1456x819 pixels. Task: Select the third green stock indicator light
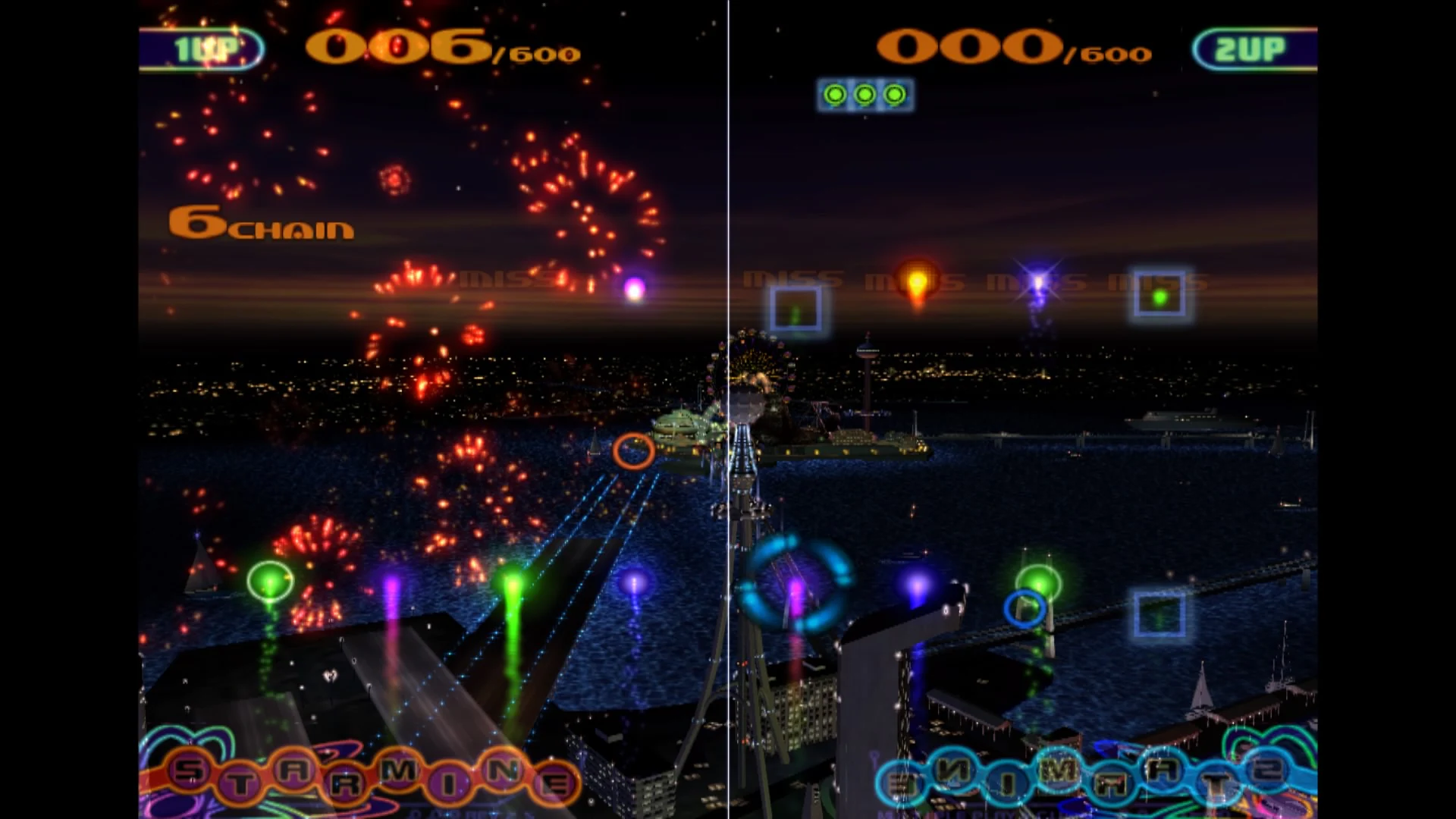[x=896, y=94]
